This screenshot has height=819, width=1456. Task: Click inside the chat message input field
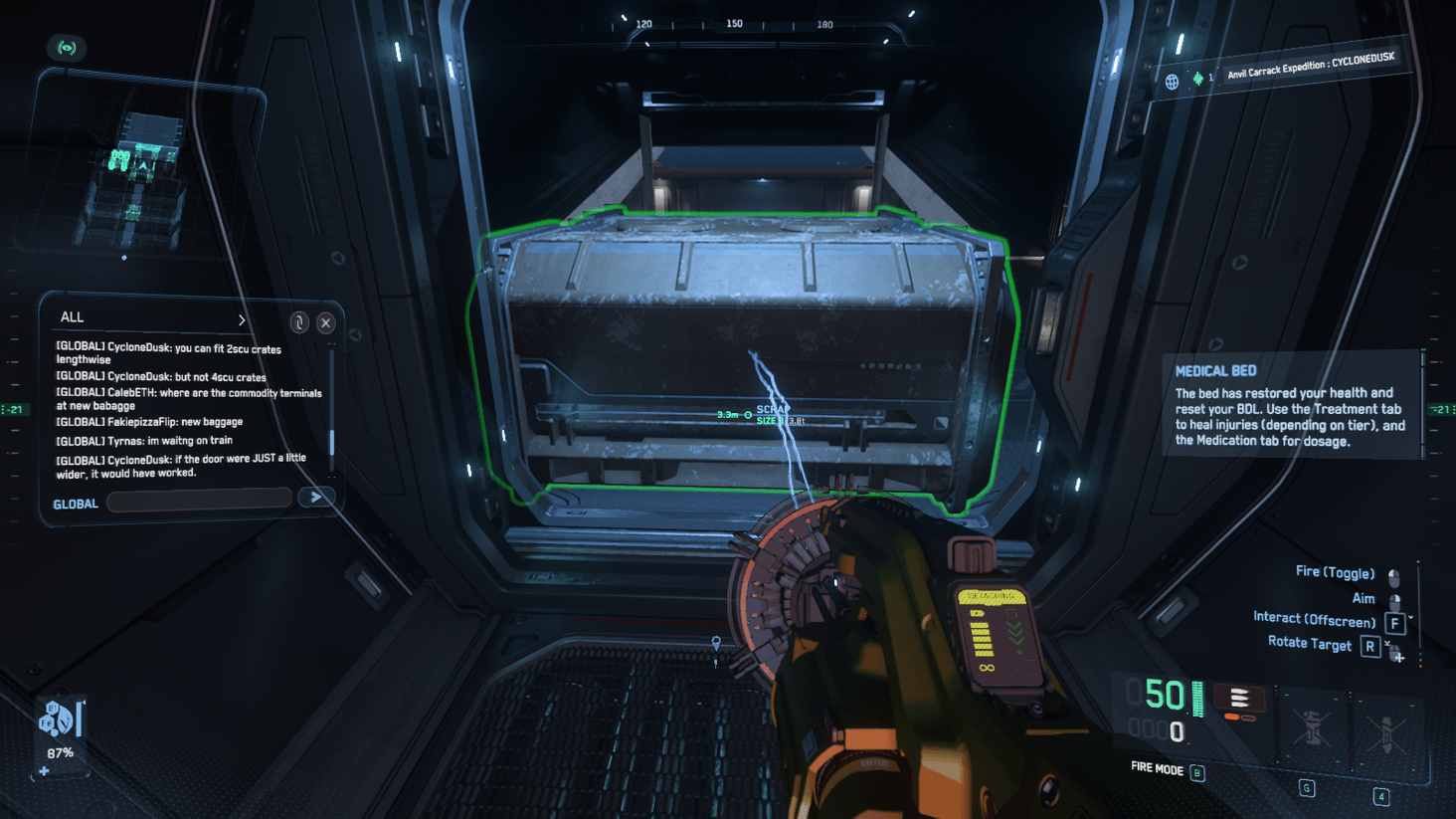tap(199, 500)
